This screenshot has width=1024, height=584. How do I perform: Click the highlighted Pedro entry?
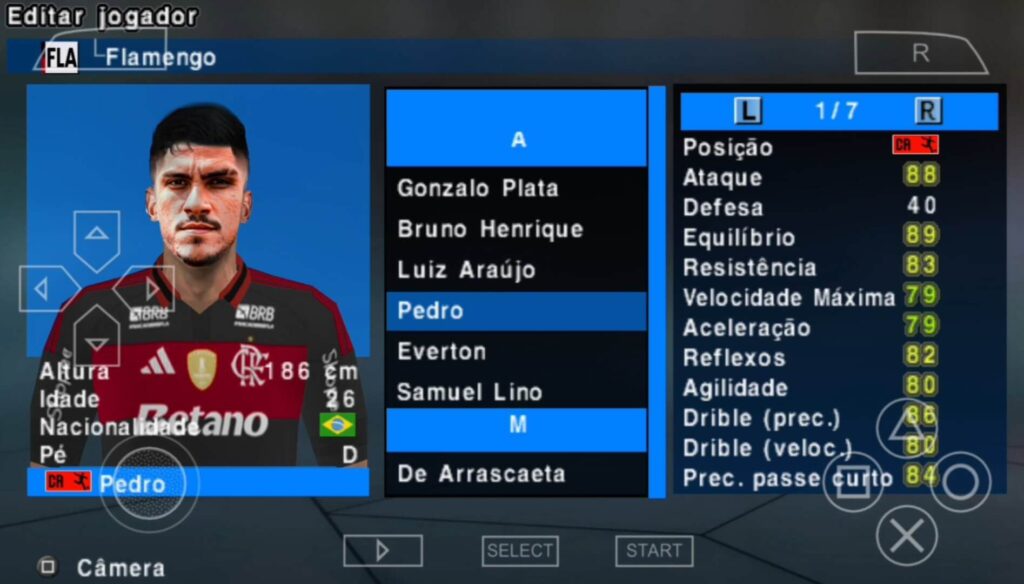[515, 311]
